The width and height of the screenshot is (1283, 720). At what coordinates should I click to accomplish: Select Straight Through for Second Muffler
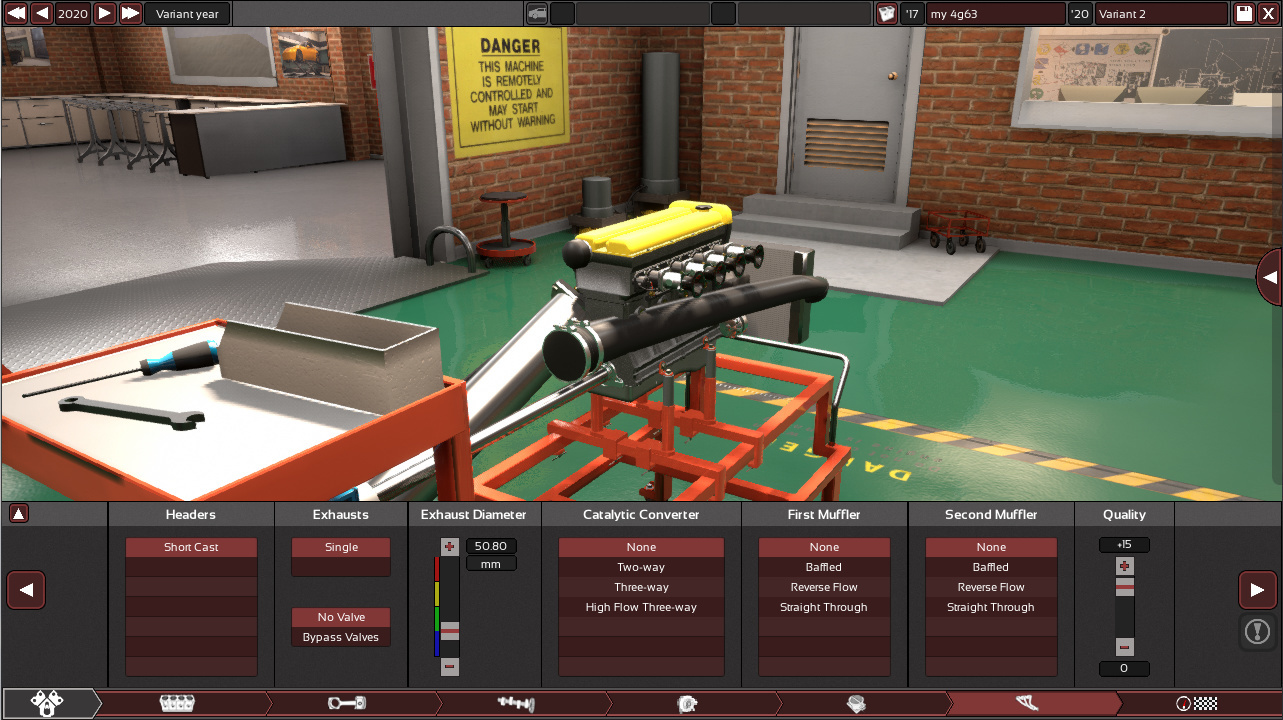tap(991, 607)
